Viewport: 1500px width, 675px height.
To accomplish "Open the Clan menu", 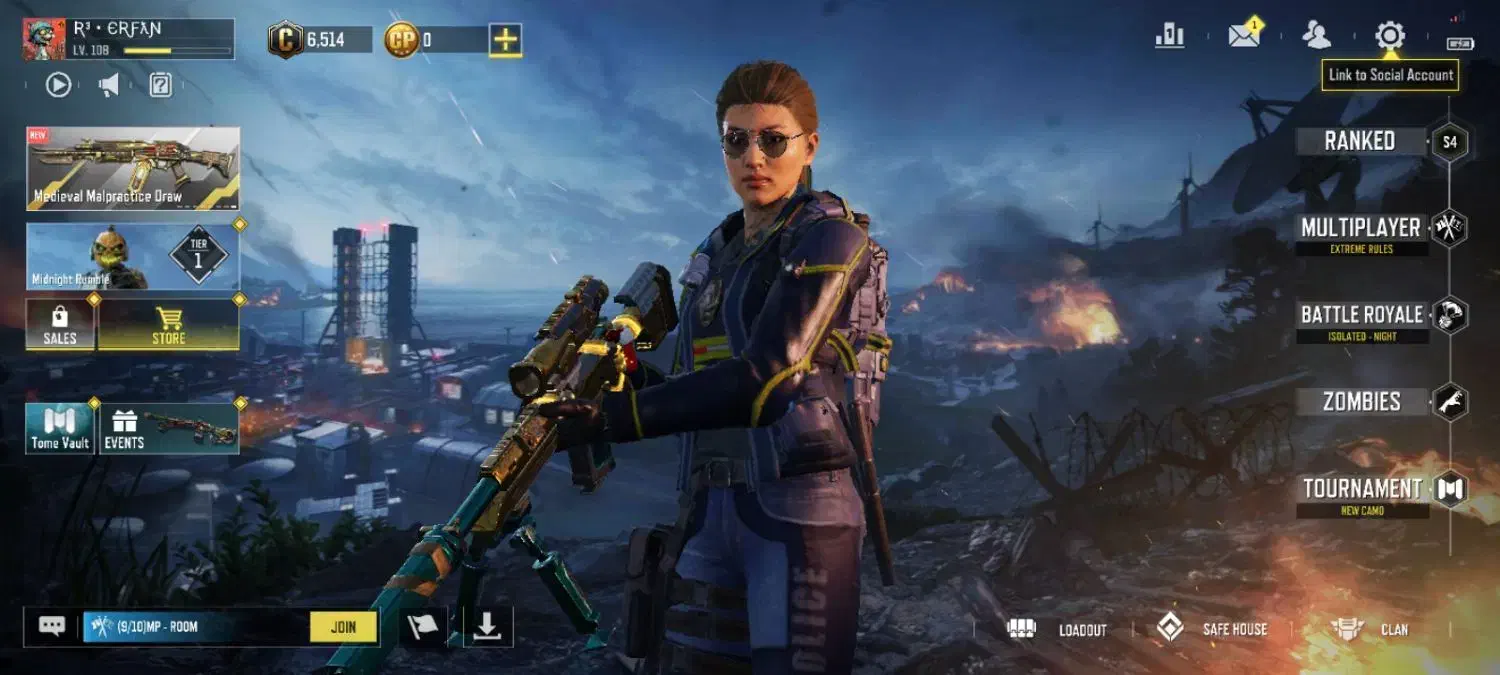I will pyautogui.click(x=1371, y=629).
